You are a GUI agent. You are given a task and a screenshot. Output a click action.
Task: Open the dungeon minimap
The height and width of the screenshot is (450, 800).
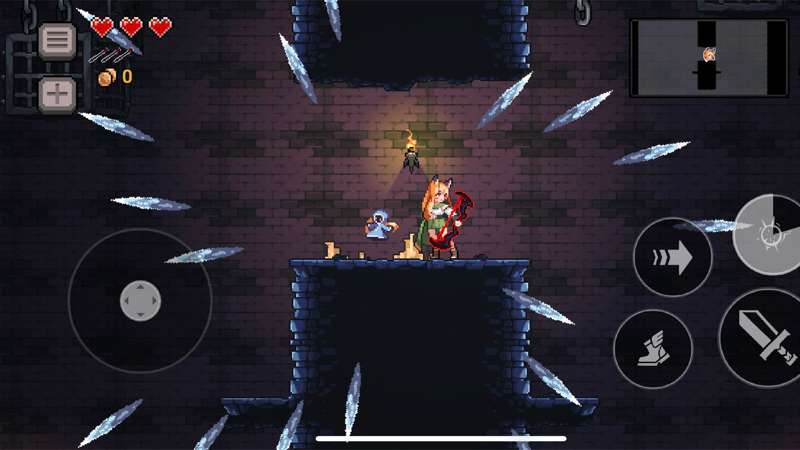[708, 59]
